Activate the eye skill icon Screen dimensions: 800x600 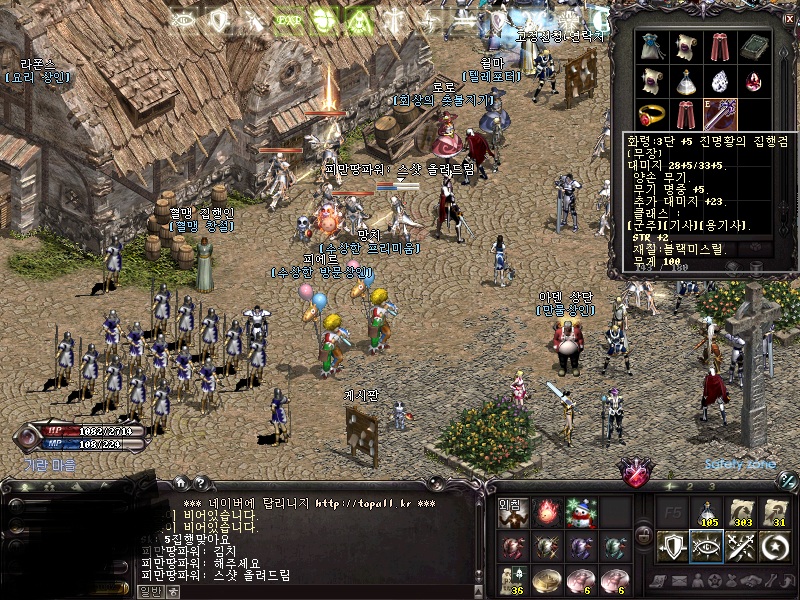click(x=707, y=547)
